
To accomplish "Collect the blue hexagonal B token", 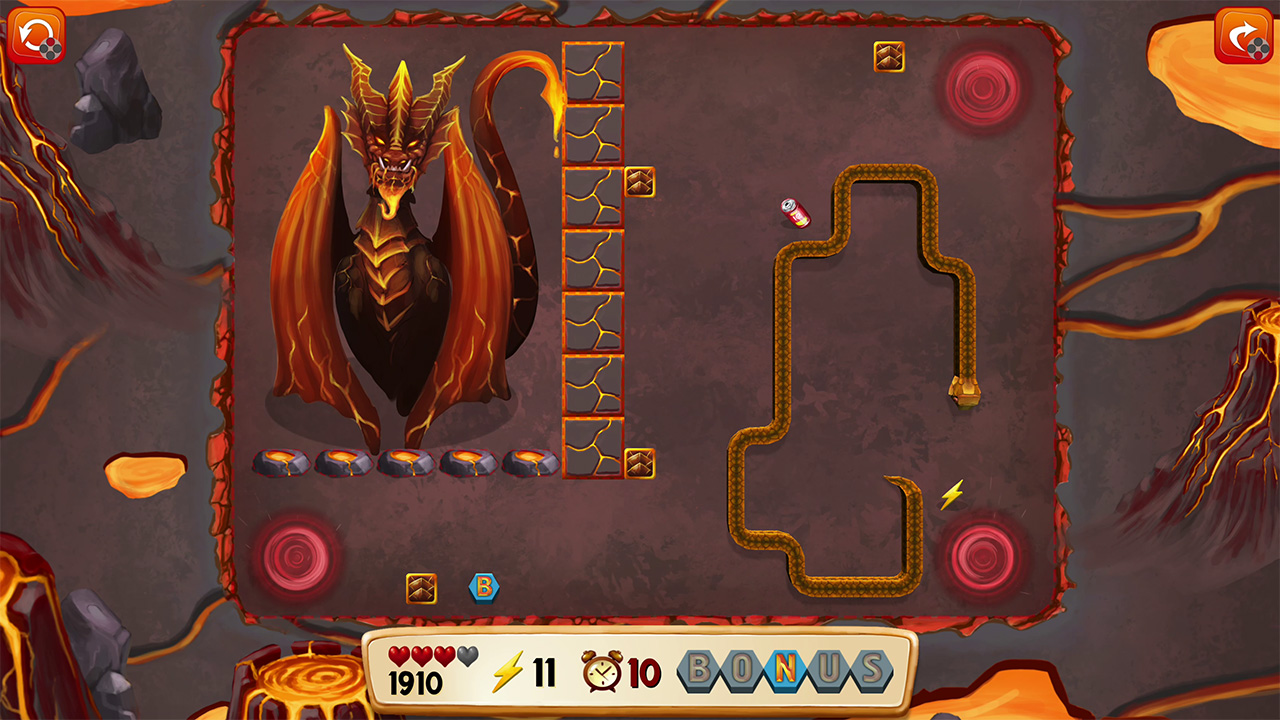I will [485, 590].
